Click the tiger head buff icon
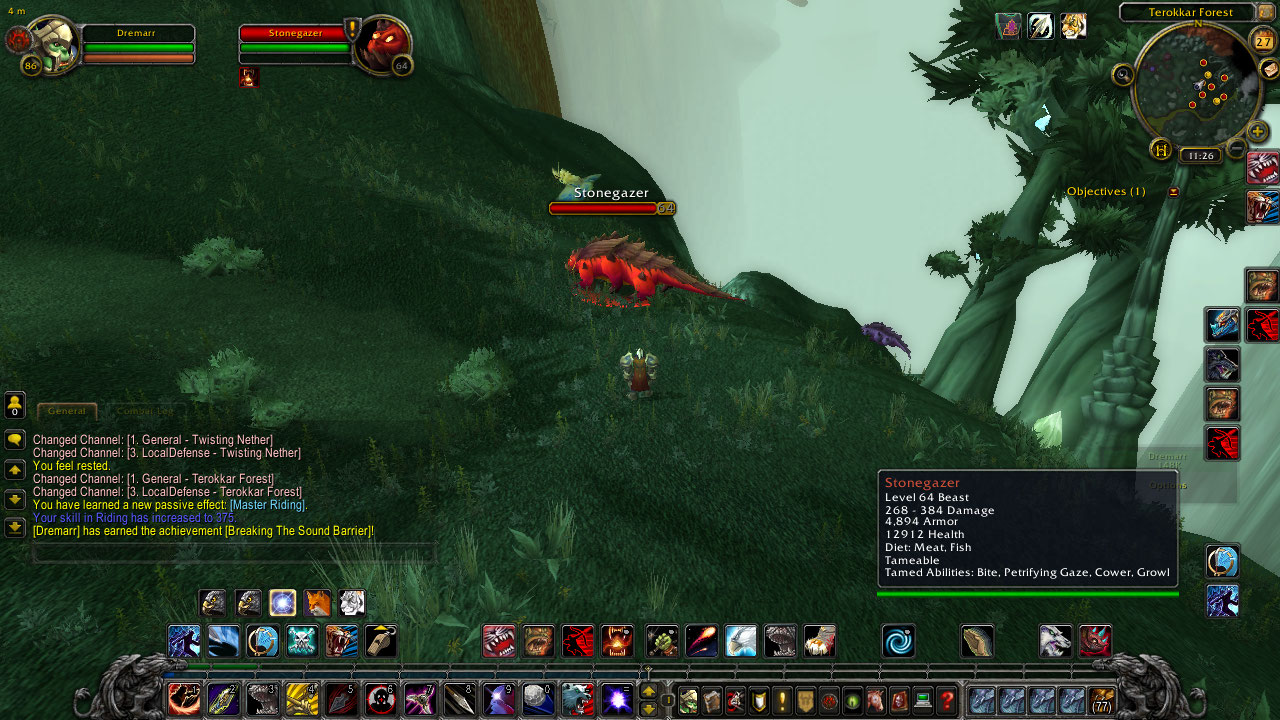The height and width of the screenshot is (720, 1280). [x=1073, y=26]
